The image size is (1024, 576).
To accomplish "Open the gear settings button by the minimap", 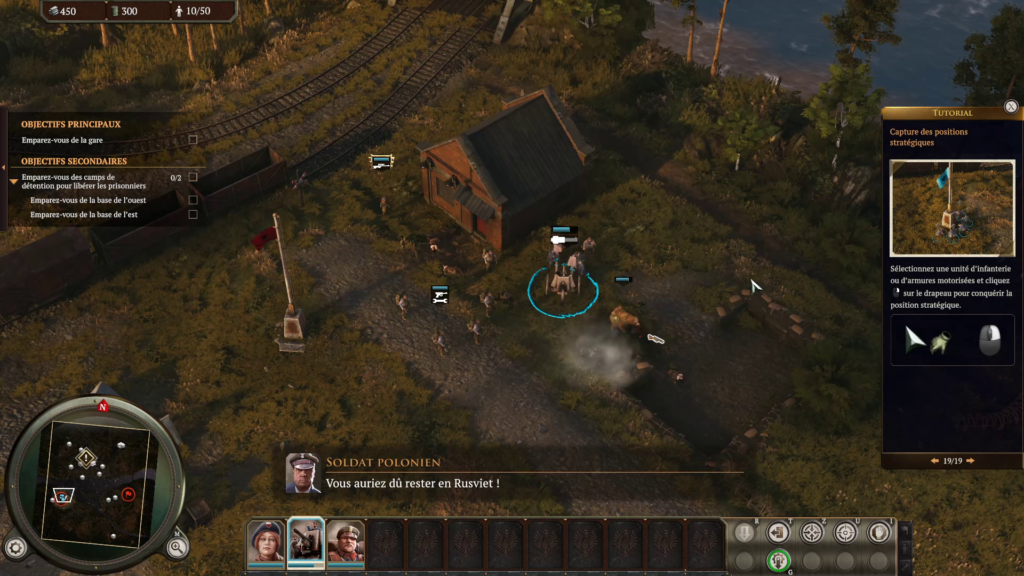I will pyautogui.click(x=15, y=547).
